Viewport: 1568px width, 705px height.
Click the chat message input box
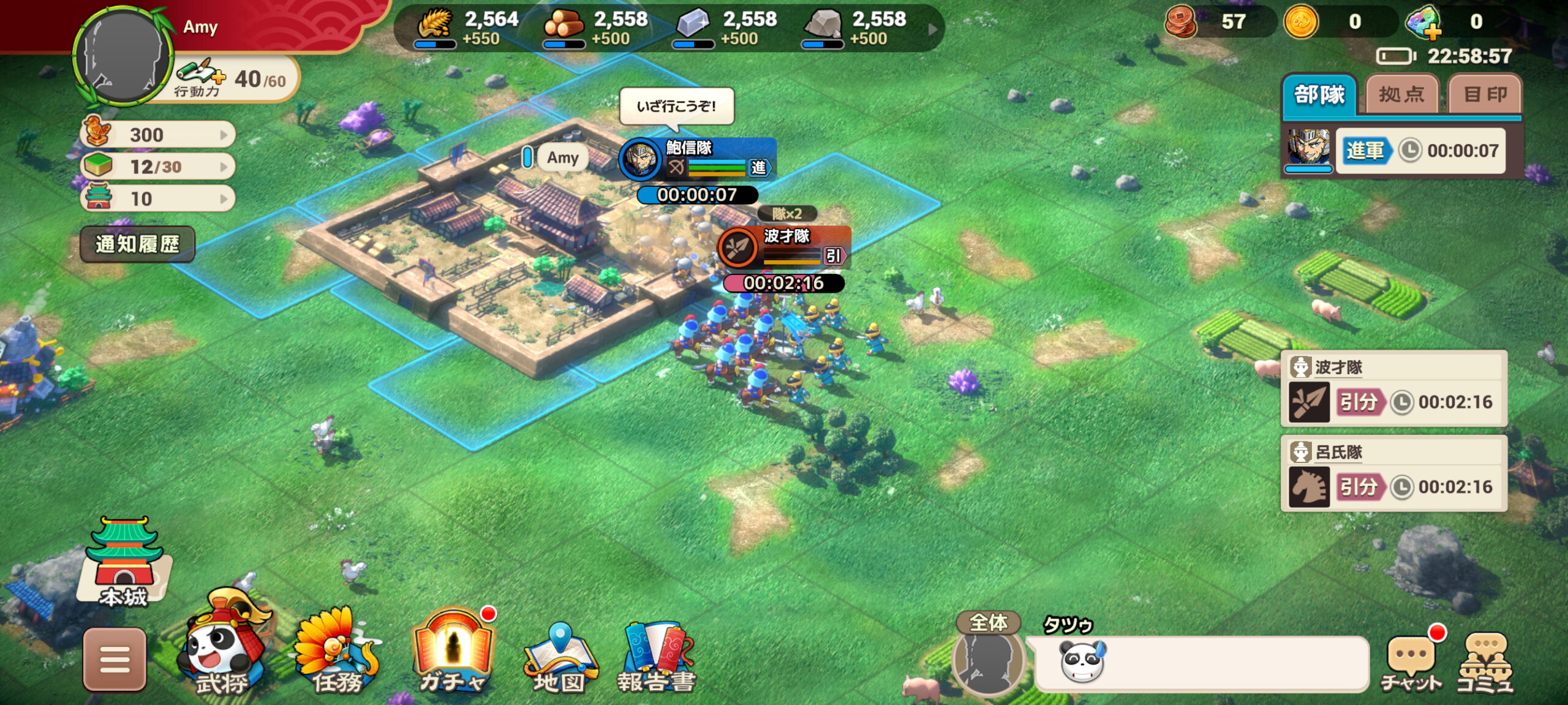(x=1200, y=664)
